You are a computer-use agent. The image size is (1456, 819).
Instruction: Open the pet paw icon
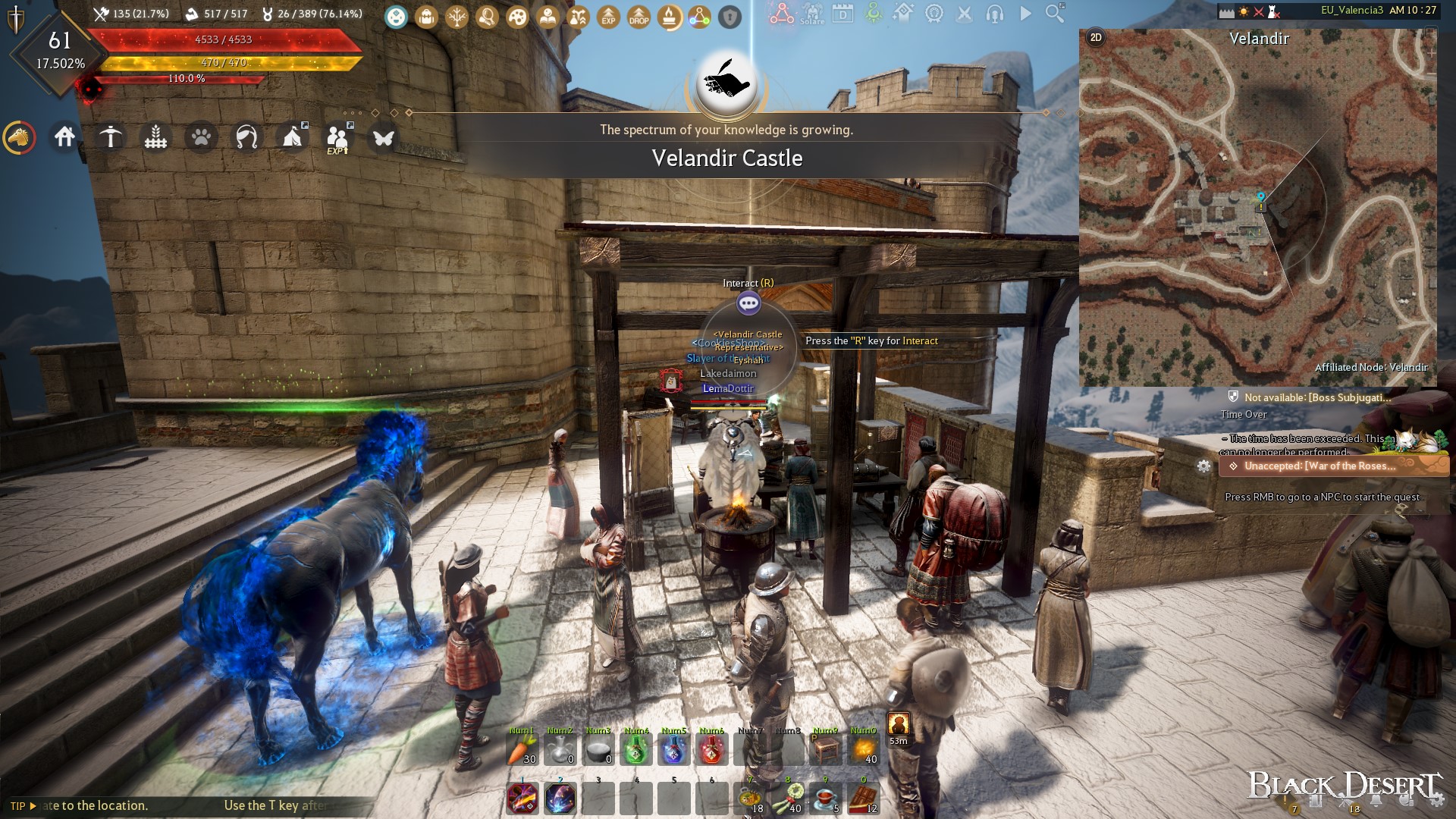201,137
